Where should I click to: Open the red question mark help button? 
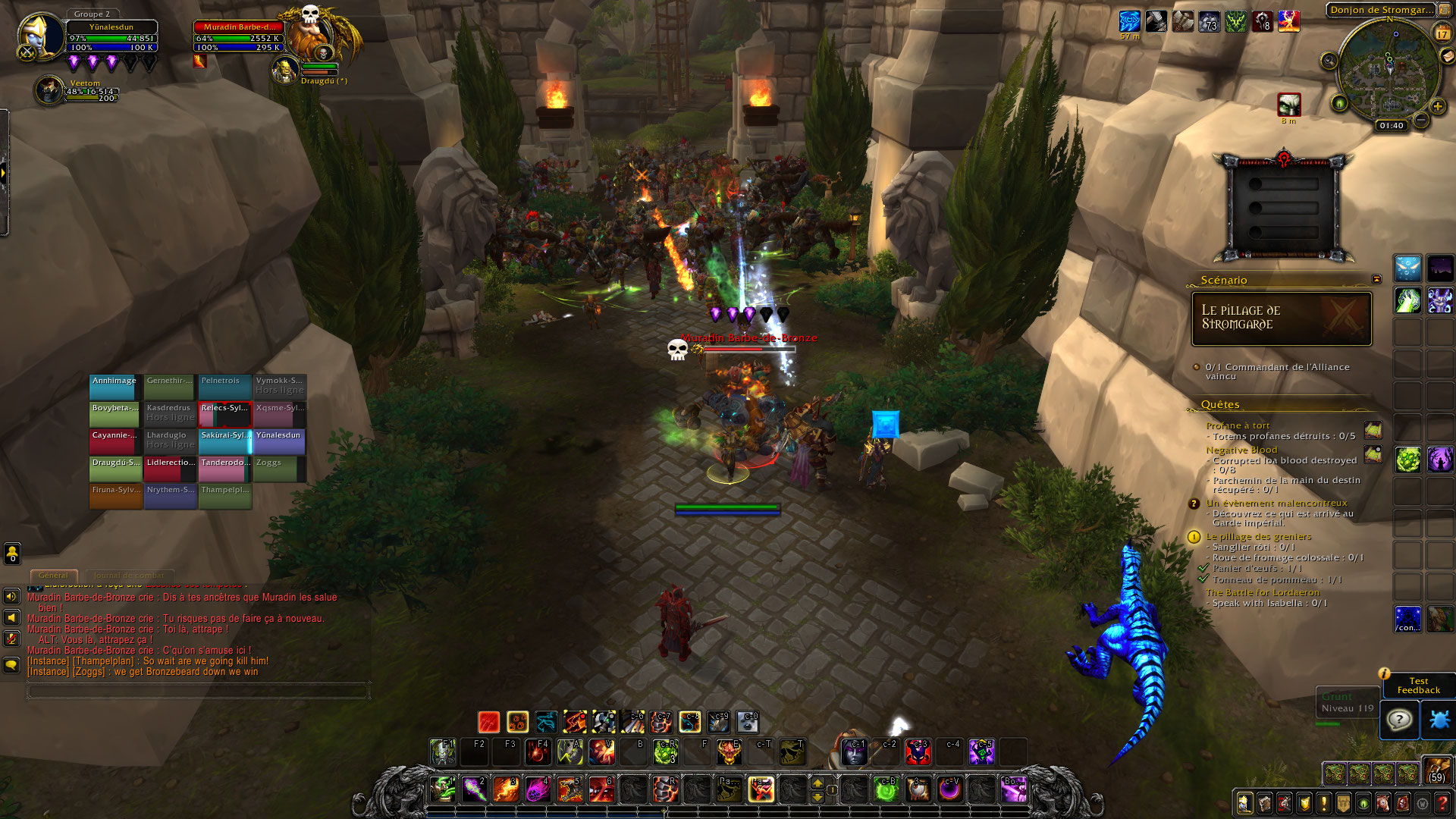[1442, 803]
